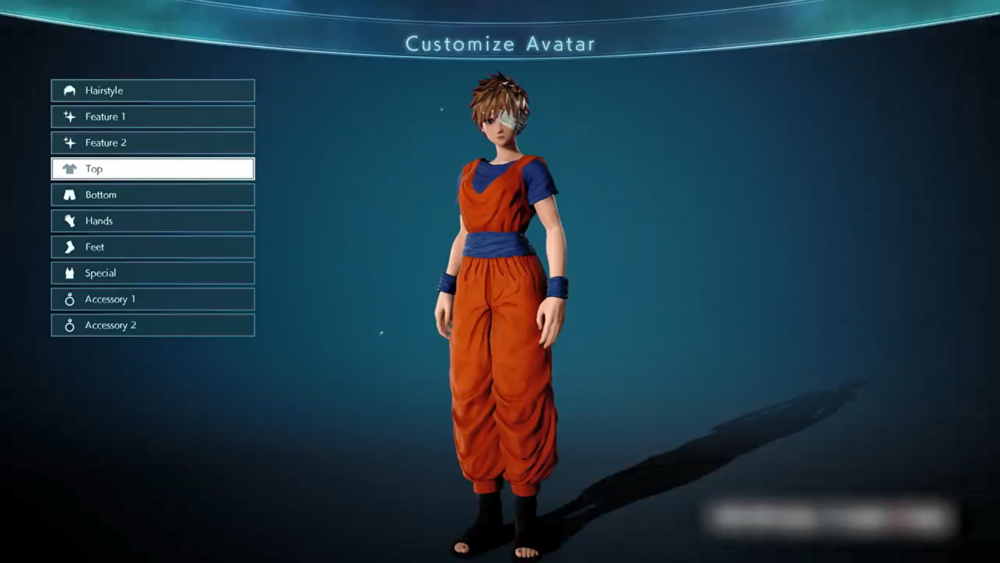Open the Hairstyle category
The width and height of the screenshot is (1000, 563).
coord(153,91)
